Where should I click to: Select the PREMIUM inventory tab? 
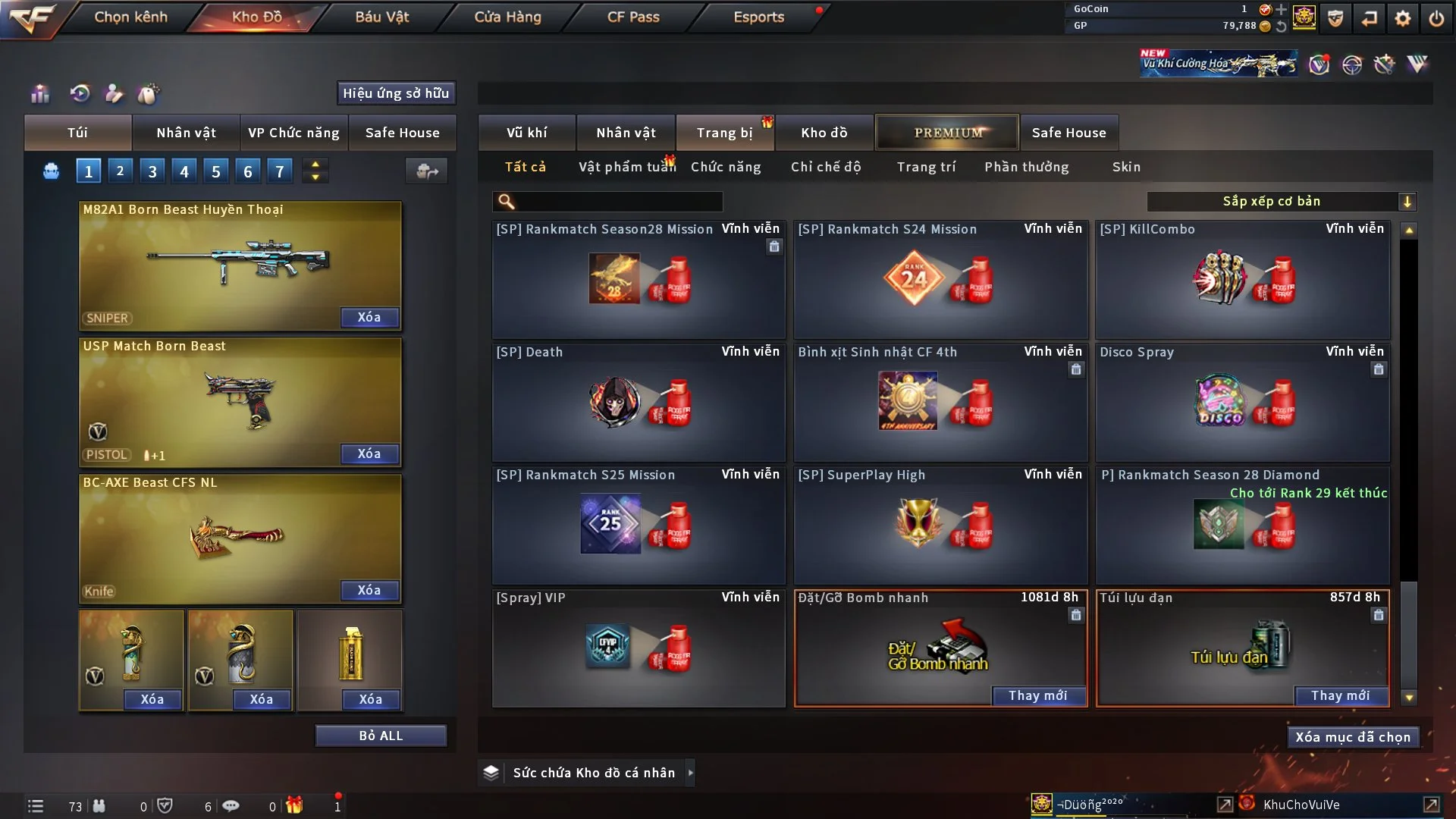[947, 133]
